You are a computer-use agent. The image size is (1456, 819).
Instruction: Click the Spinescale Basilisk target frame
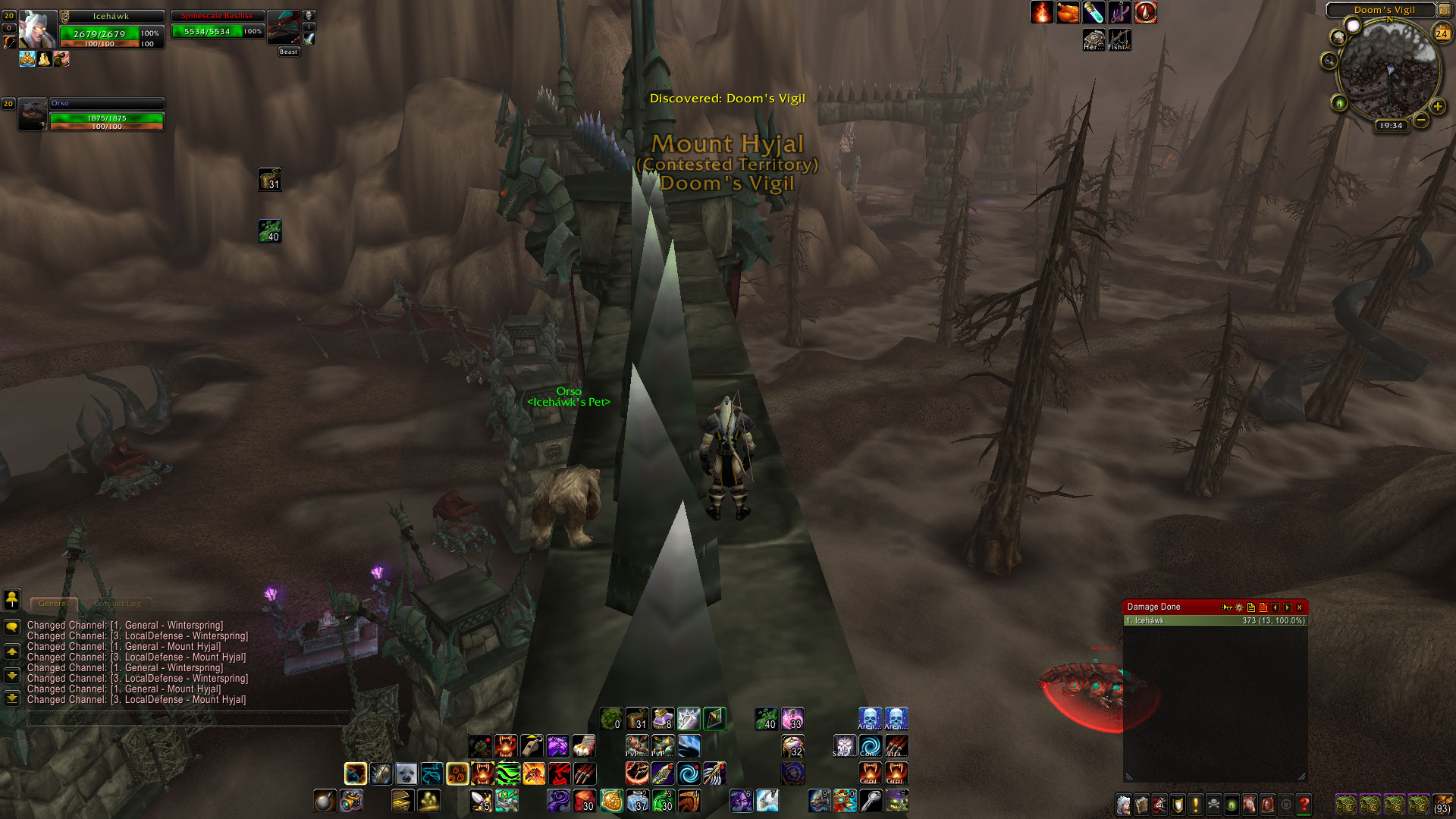[x=218, y=27]
